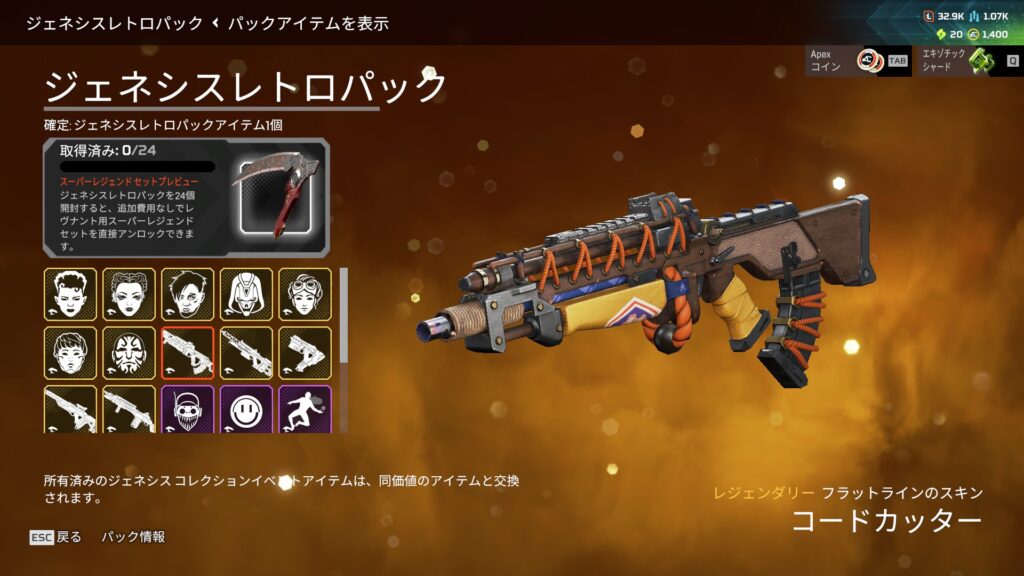Image resolution: width=1024 pixels, height=576 pixels.
Task: Choose the short-haired legend face tile
Action: tap(70, 352)
